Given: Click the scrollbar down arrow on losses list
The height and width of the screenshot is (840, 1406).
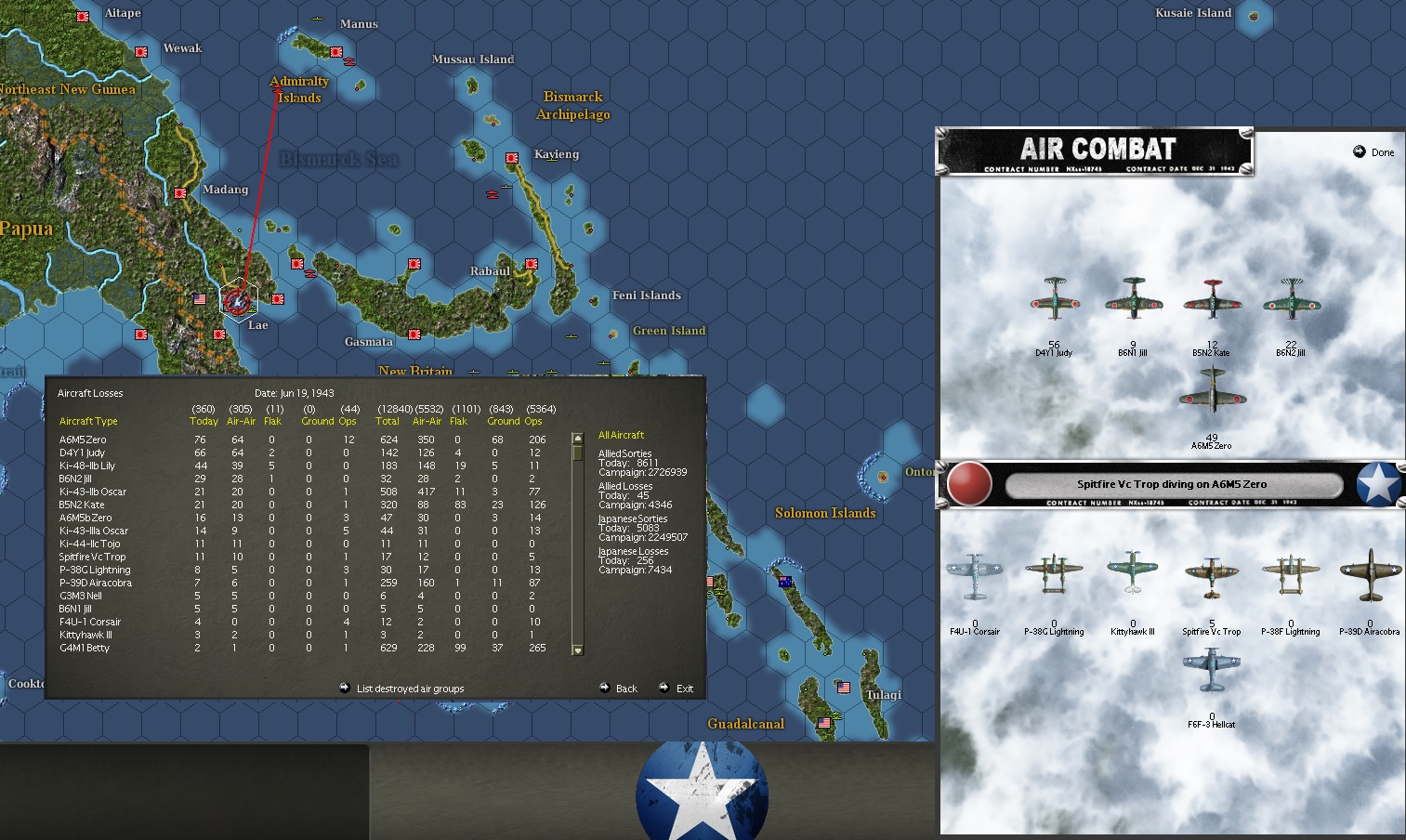Looking at the screenshot, I should [576, 650].
